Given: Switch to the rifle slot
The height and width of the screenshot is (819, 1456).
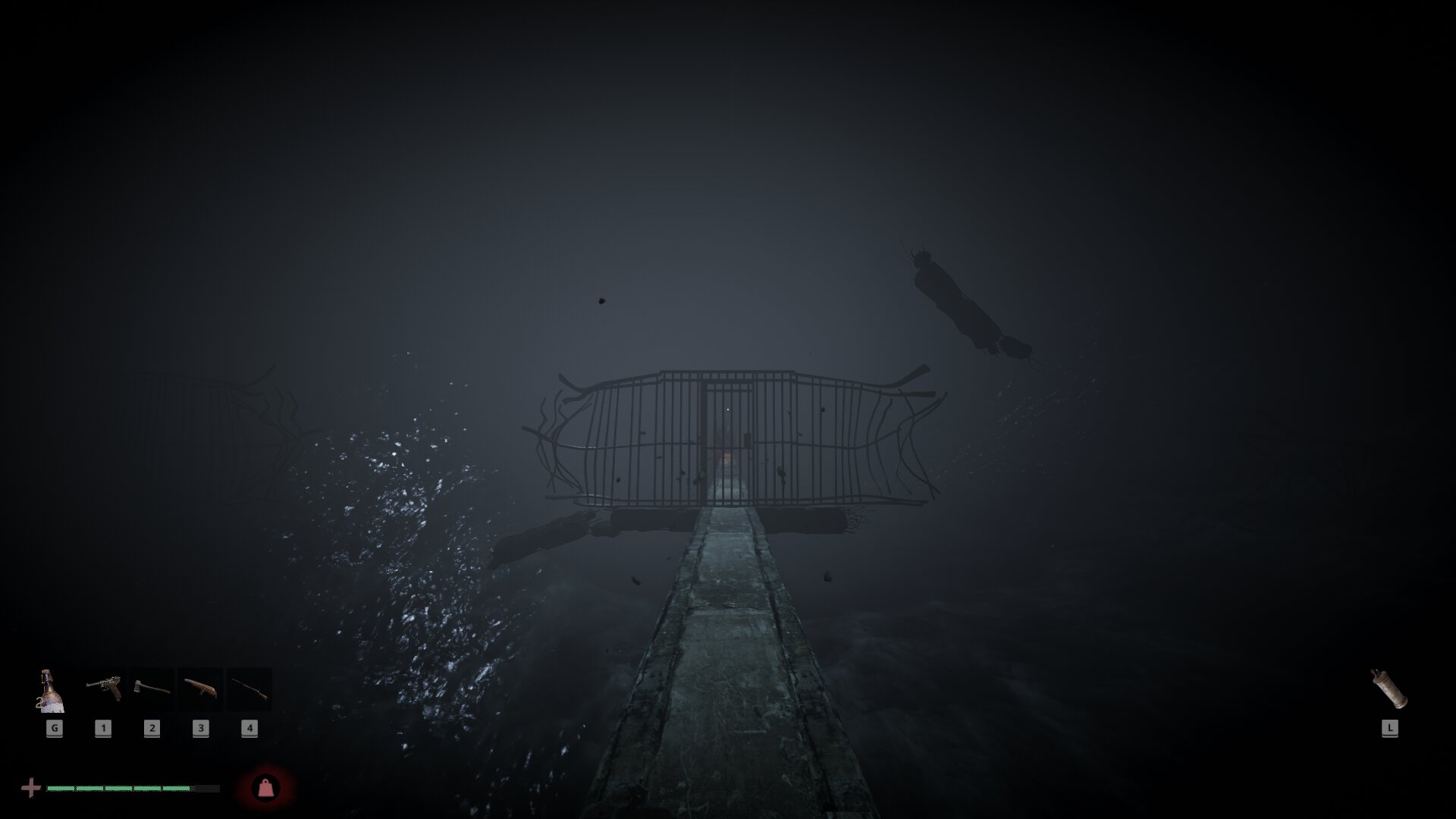Looking at the screenshot, I should click(x=249, y=689).
